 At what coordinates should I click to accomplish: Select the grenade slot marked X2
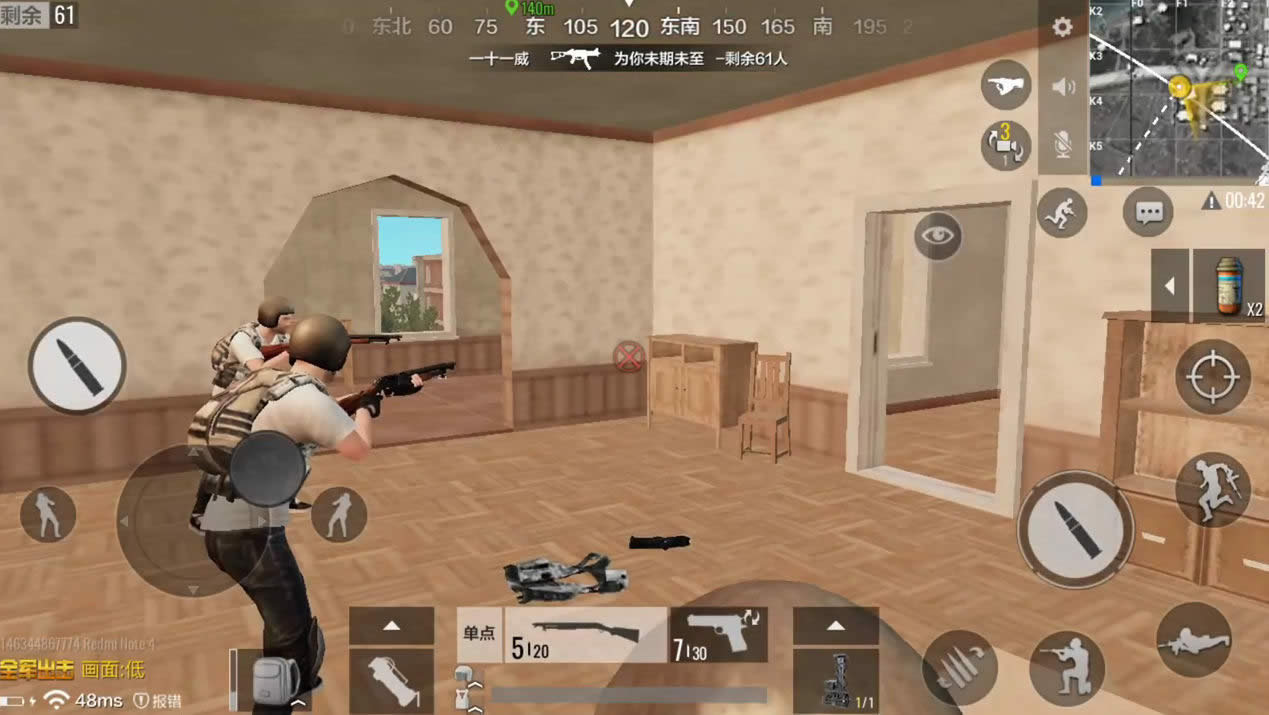[x=1229, y=286]
